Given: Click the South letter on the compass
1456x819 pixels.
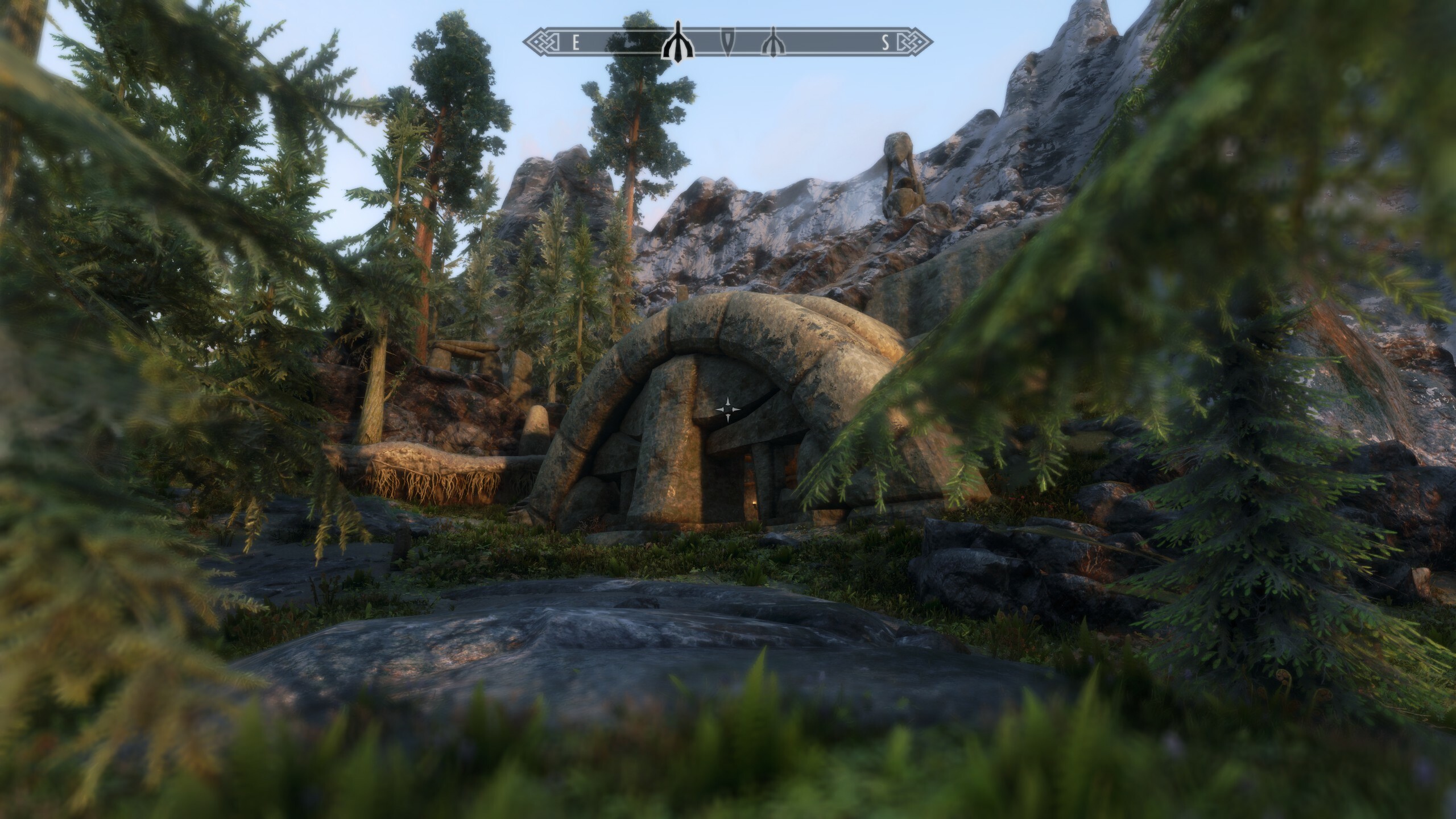Looking at the screenshot, I should click(x=886, y=43).
